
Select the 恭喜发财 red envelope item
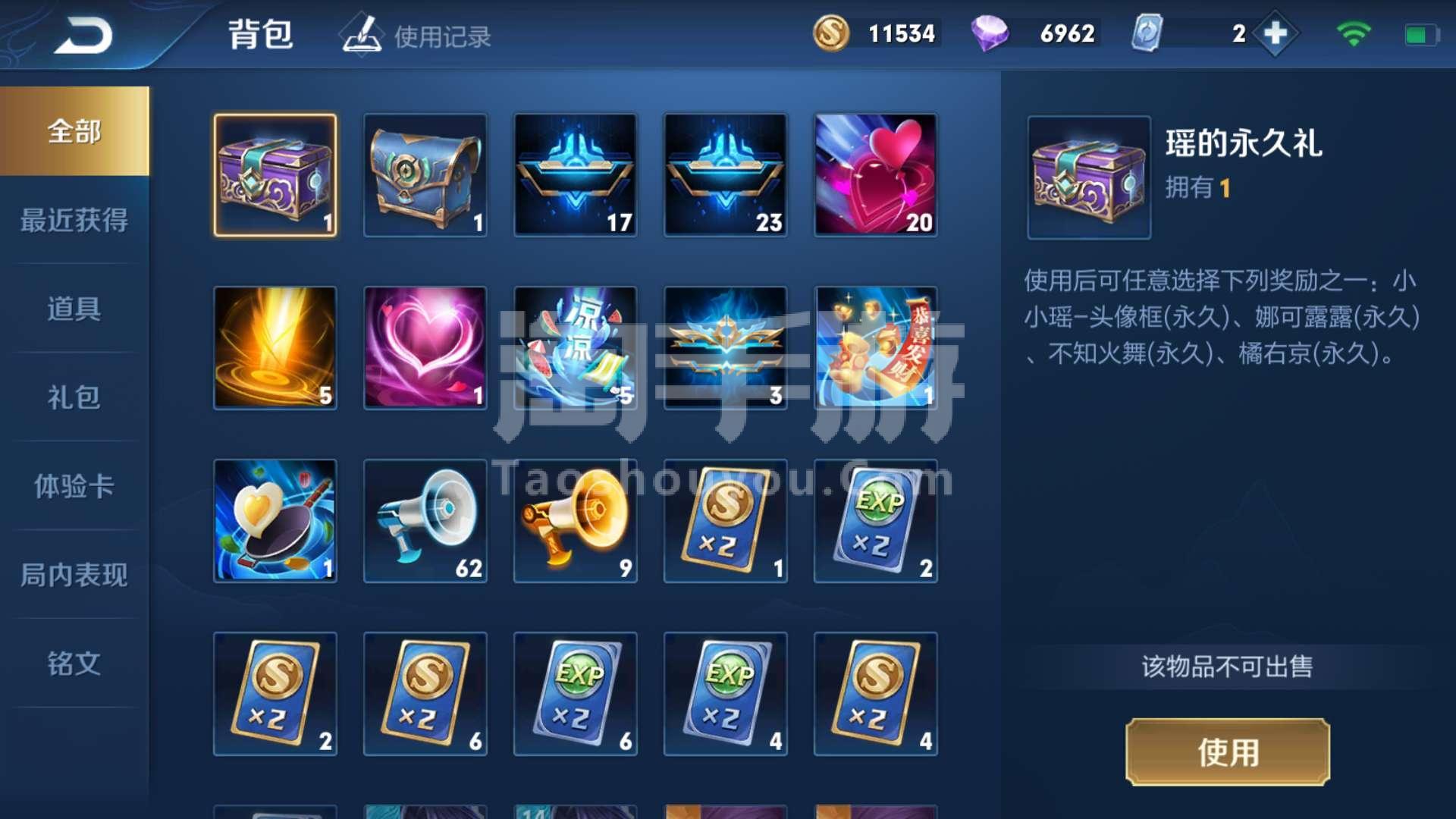[875, 348]
